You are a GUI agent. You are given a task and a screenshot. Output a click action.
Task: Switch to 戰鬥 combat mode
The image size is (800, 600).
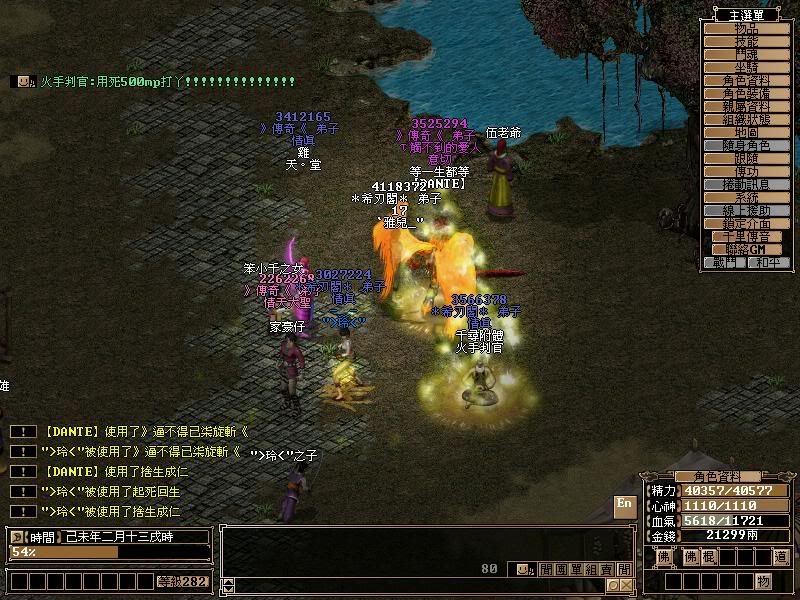[725, 262]
